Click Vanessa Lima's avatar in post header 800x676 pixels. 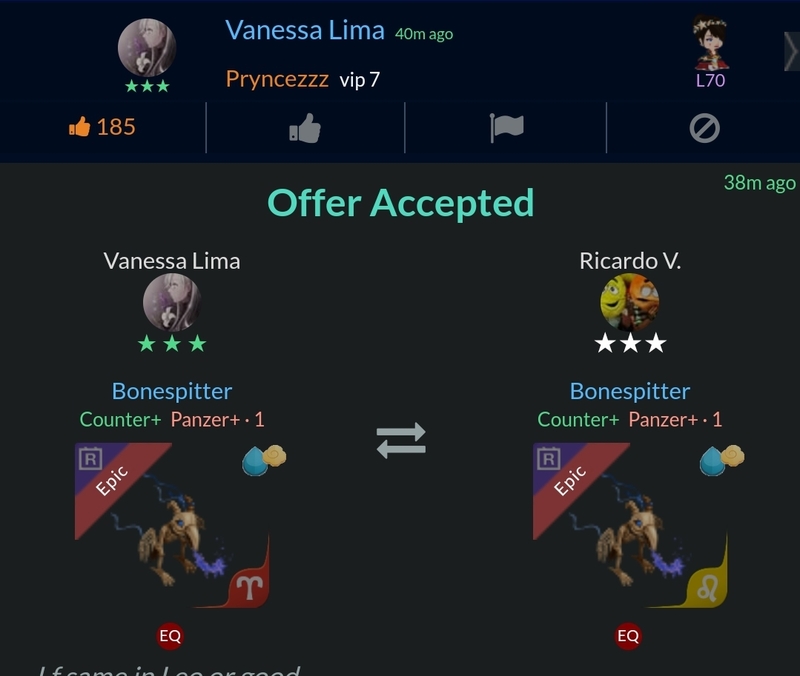pos(147,48)
